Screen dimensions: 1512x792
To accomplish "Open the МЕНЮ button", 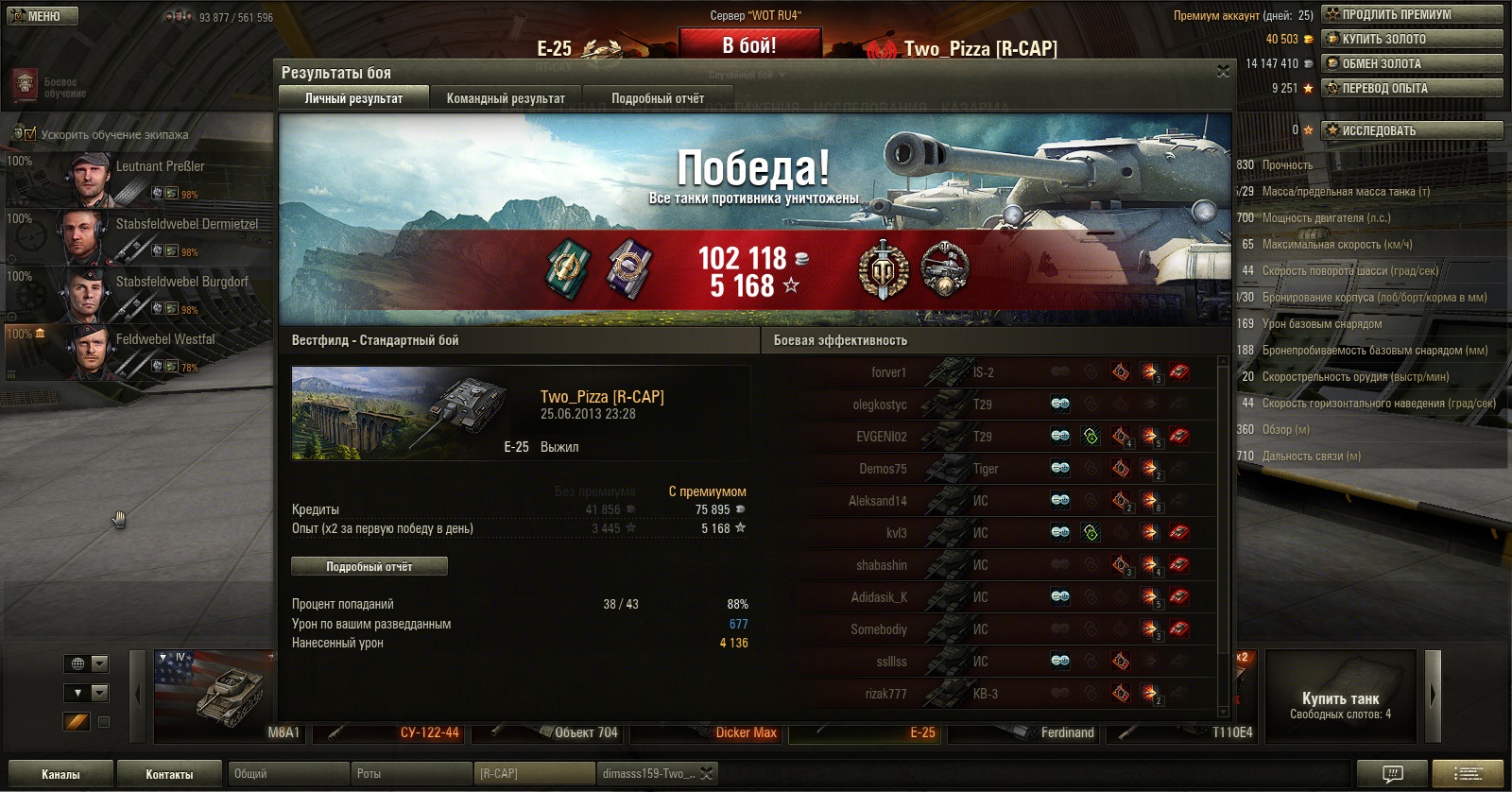I will pos(43,16).
